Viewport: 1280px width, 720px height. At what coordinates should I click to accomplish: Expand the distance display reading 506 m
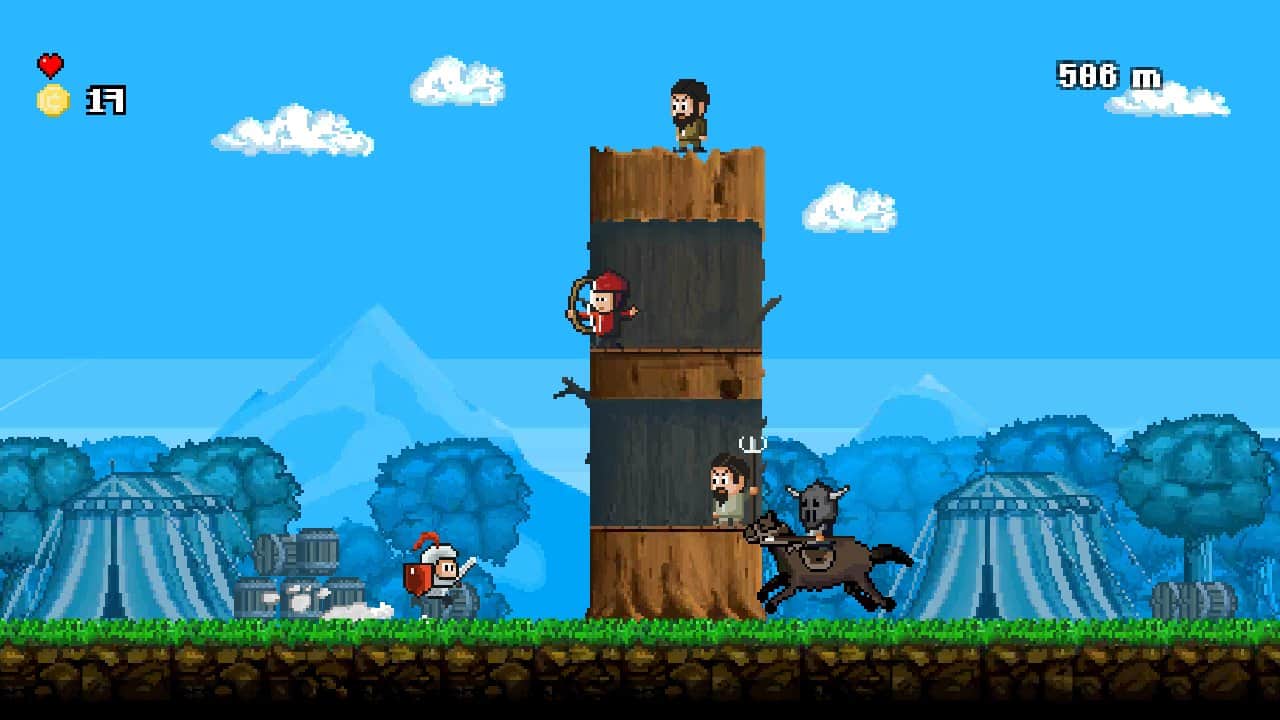pyautogui.click(x=1105, y=75)
